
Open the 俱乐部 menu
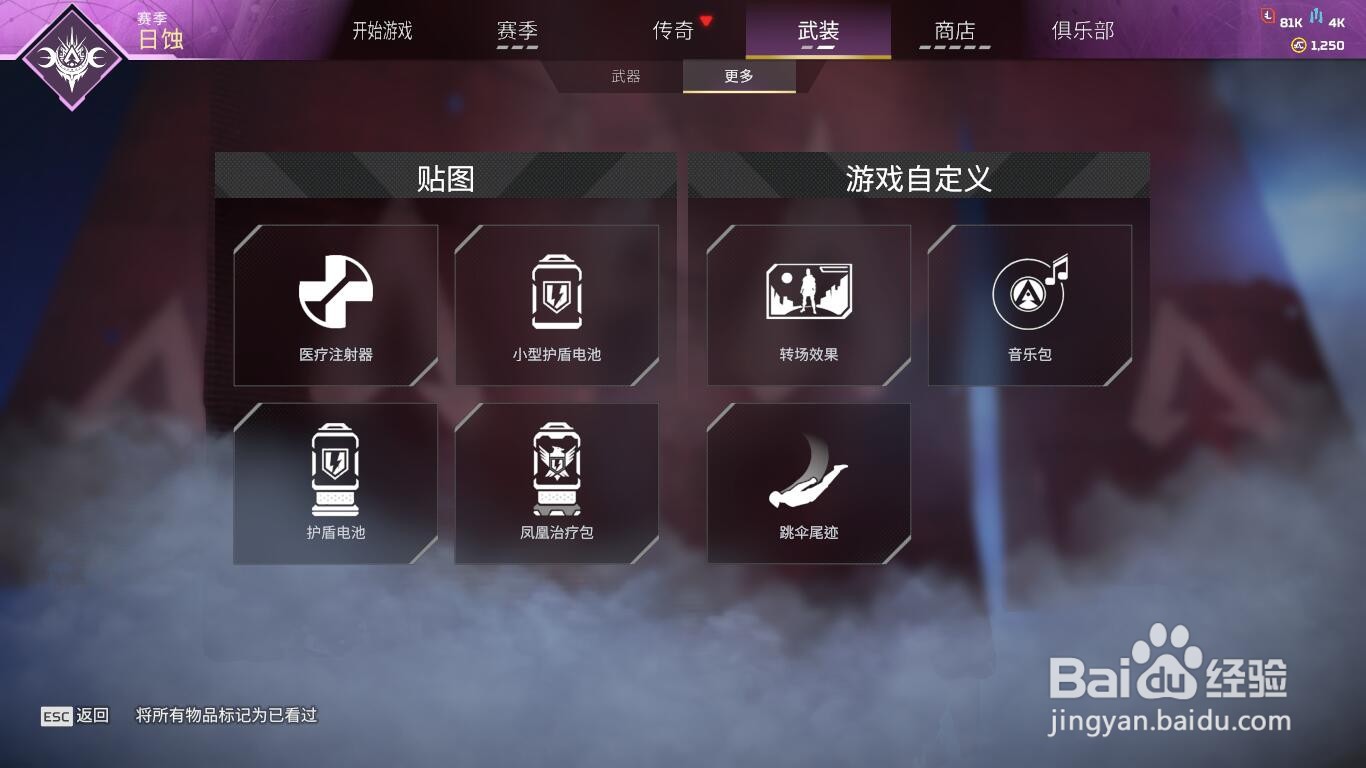click(1083, 31)
